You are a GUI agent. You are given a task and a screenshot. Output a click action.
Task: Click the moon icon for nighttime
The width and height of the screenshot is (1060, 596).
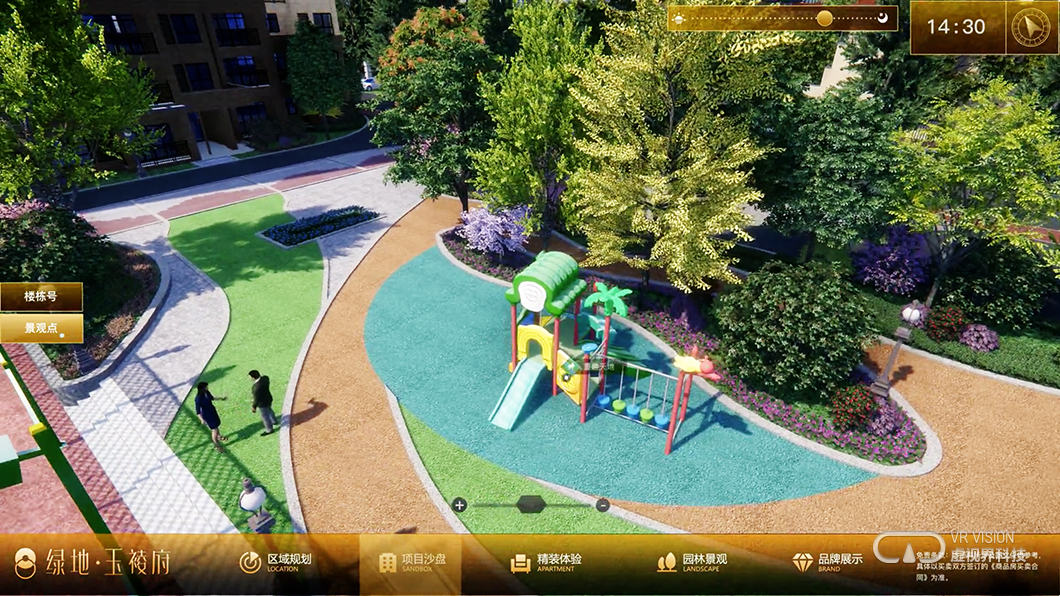[883, 18]
